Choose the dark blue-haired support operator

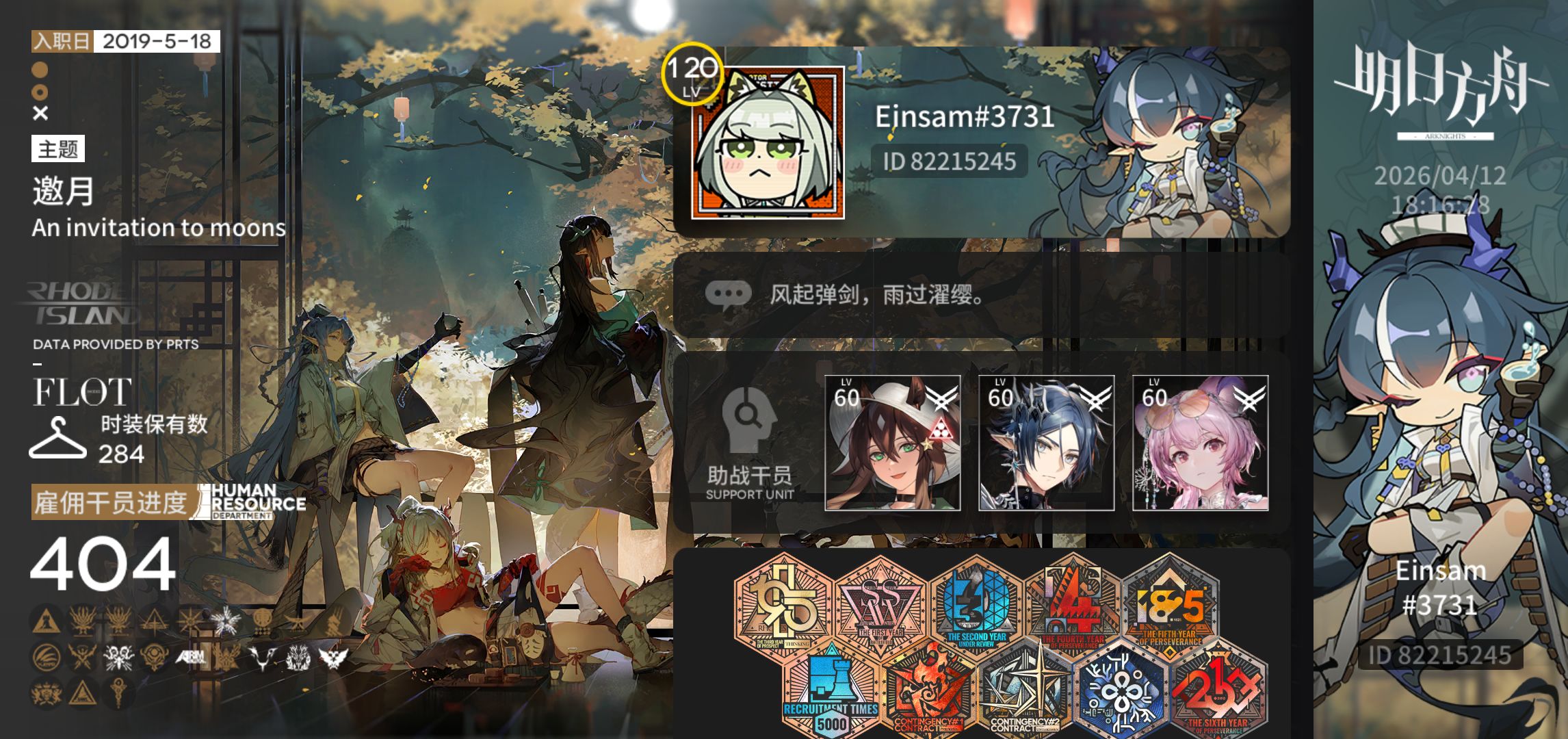point(1046,443)
